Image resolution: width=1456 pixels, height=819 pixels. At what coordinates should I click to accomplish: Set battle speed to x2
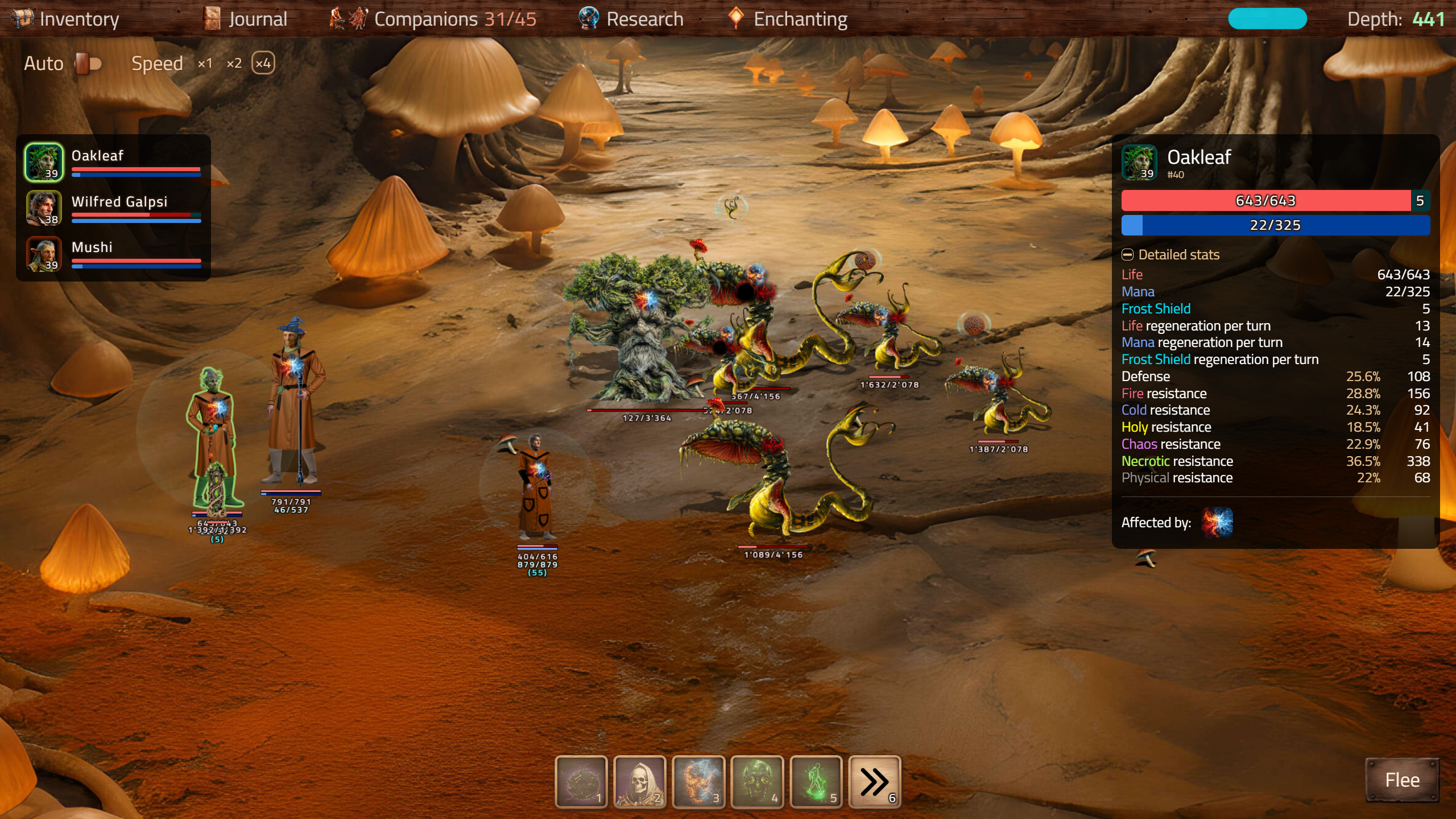tap(234, 63)
